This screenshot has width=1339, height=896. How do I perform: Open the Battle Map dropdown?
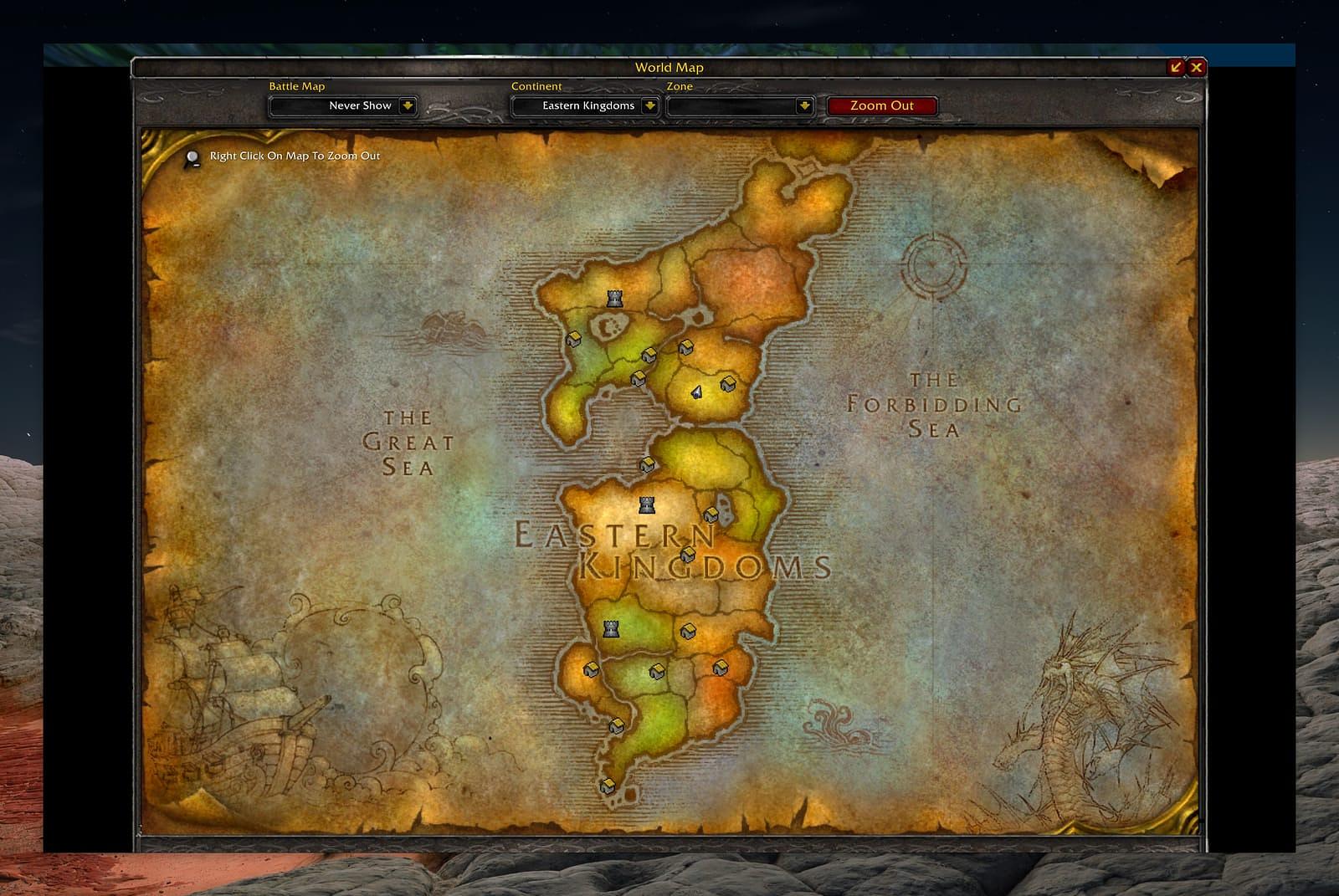click(x=408, y=106)
